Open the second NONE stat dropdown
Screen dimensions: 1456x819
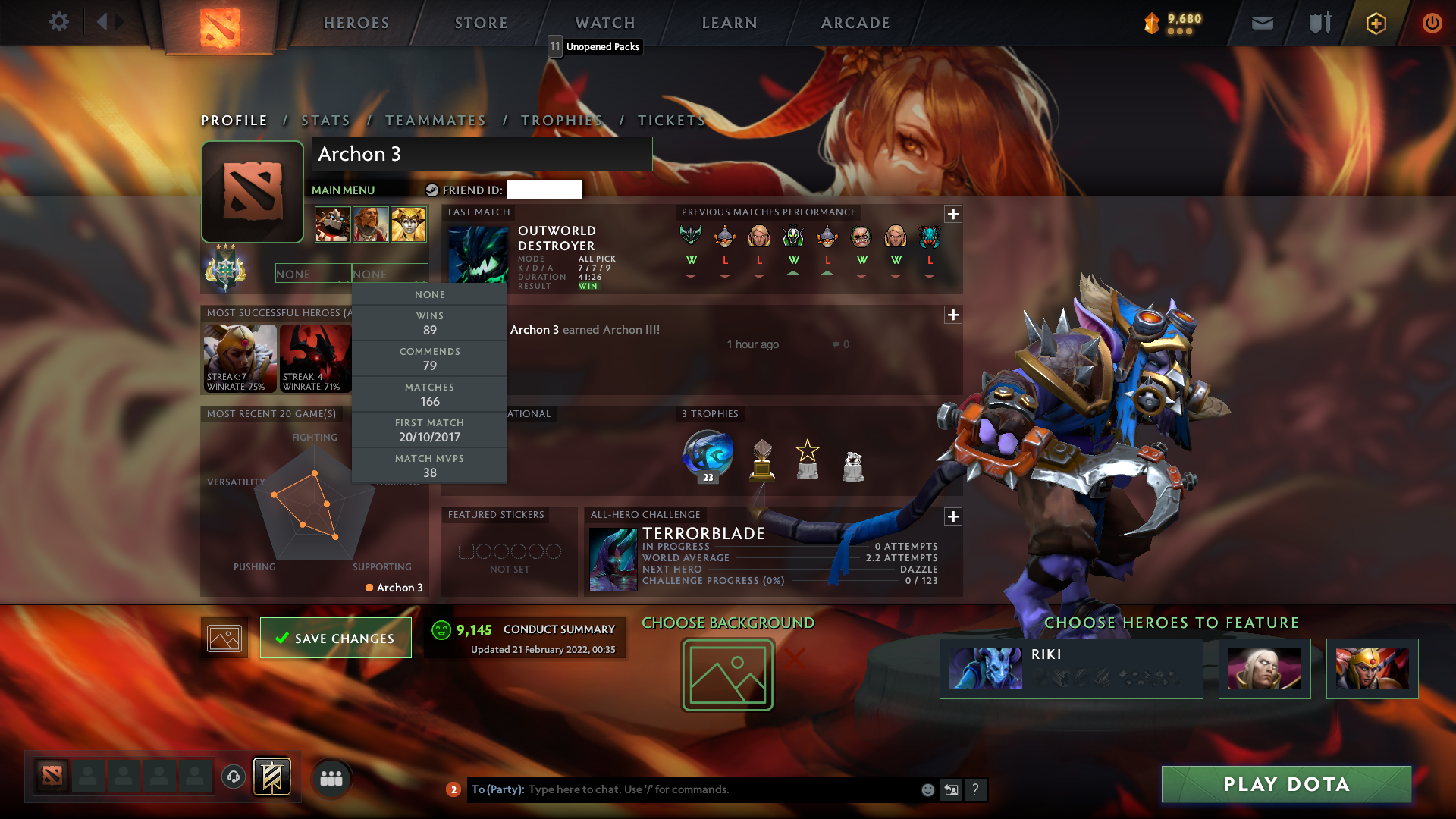coord(390,273)
